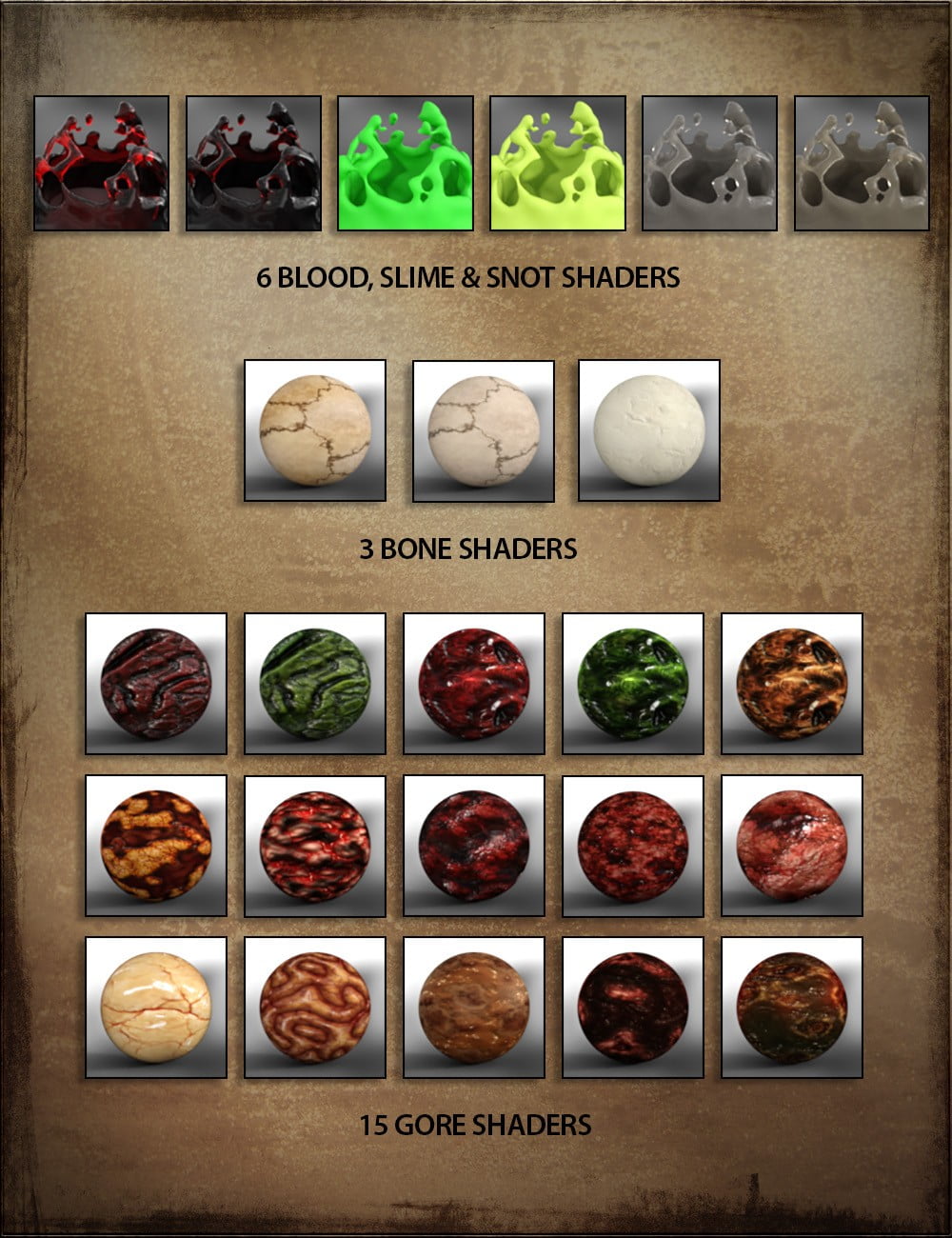Pick the dark green wrinkled gore sphere
The image size is (952, 1238).
click(315, 684)
